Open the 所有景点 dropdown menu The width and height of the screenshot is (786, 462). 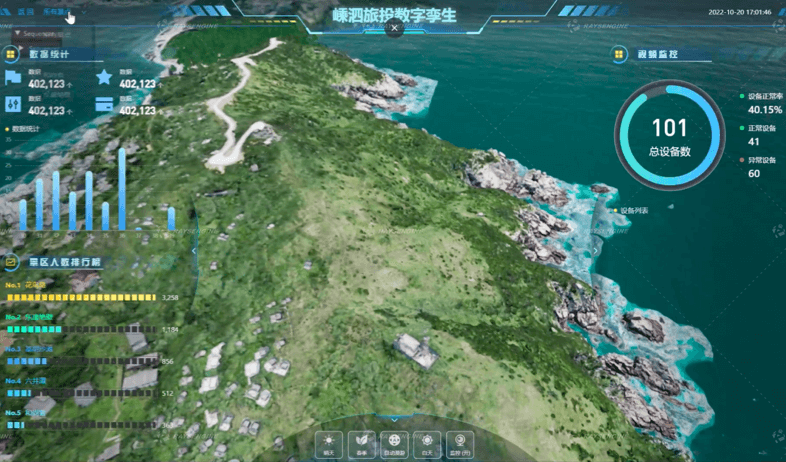pyautogui.click(x=56, y=12)
